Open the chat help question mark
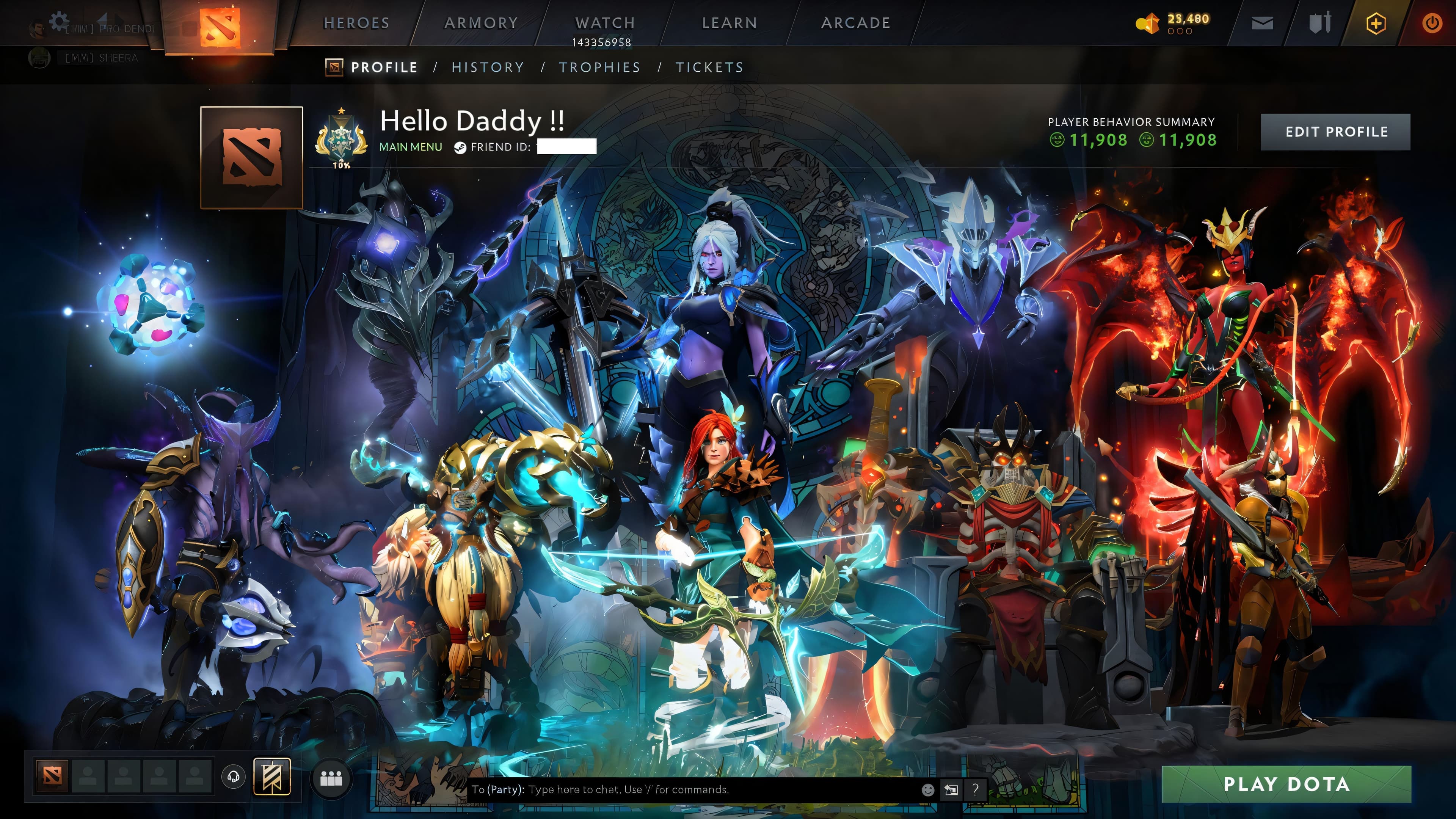1456x819 pixels. (976, 789)
